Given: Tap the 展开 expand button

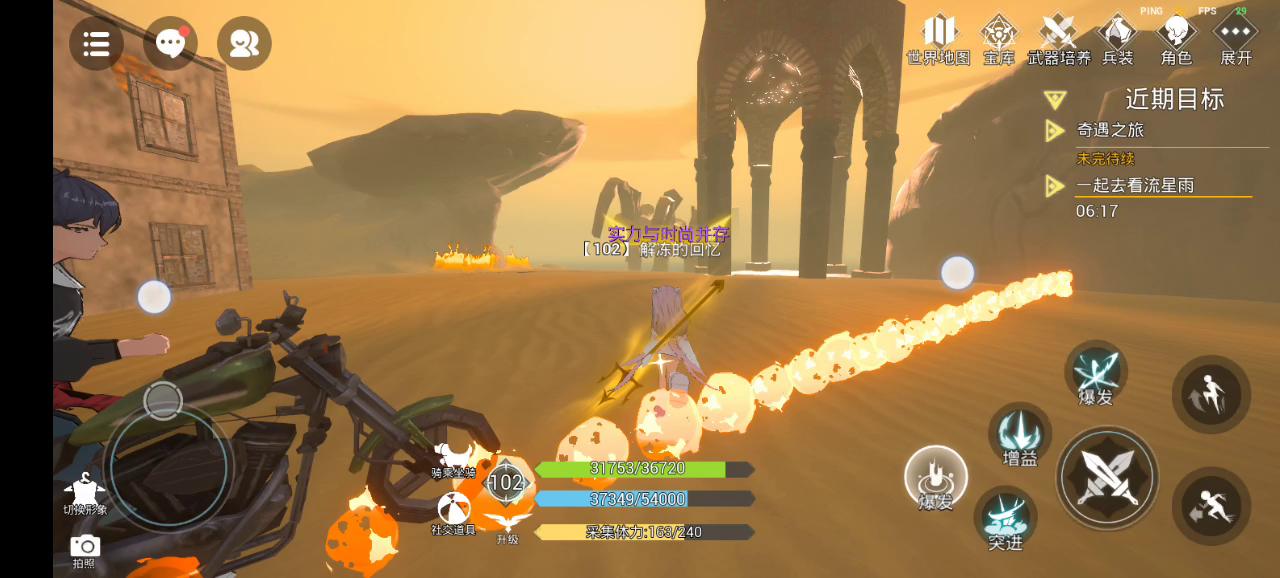Looking at the screenshot, I should 1236,37.
